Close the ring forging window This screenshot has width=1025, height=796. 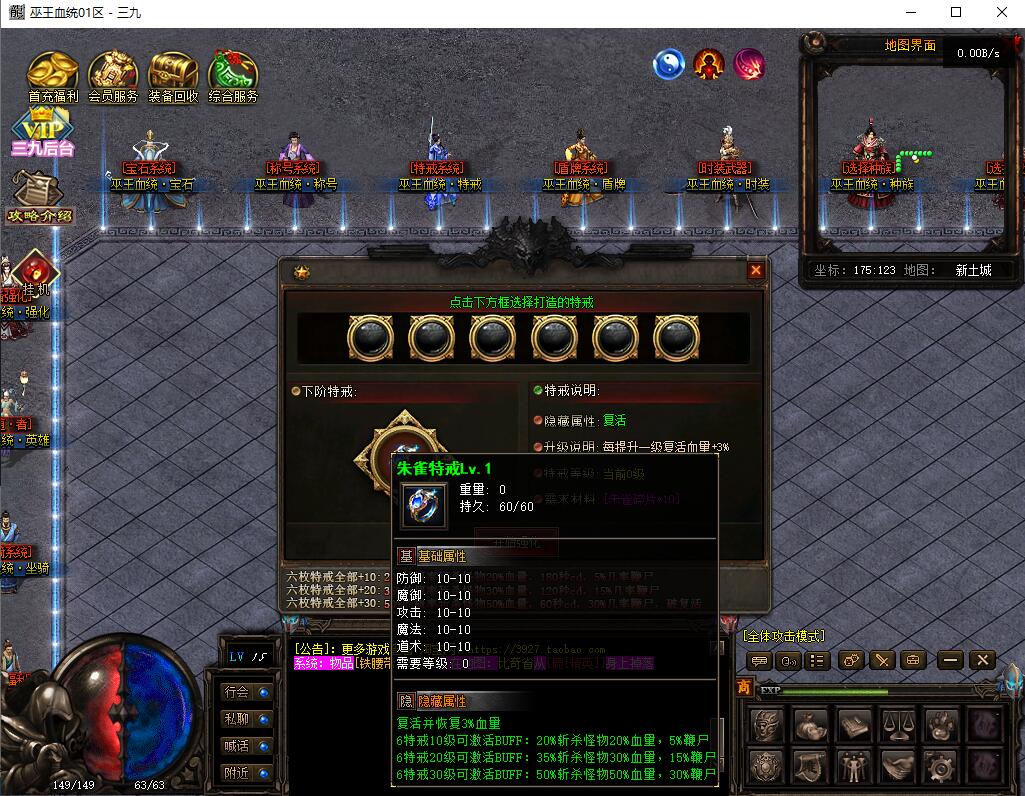[x=756, y=270]
